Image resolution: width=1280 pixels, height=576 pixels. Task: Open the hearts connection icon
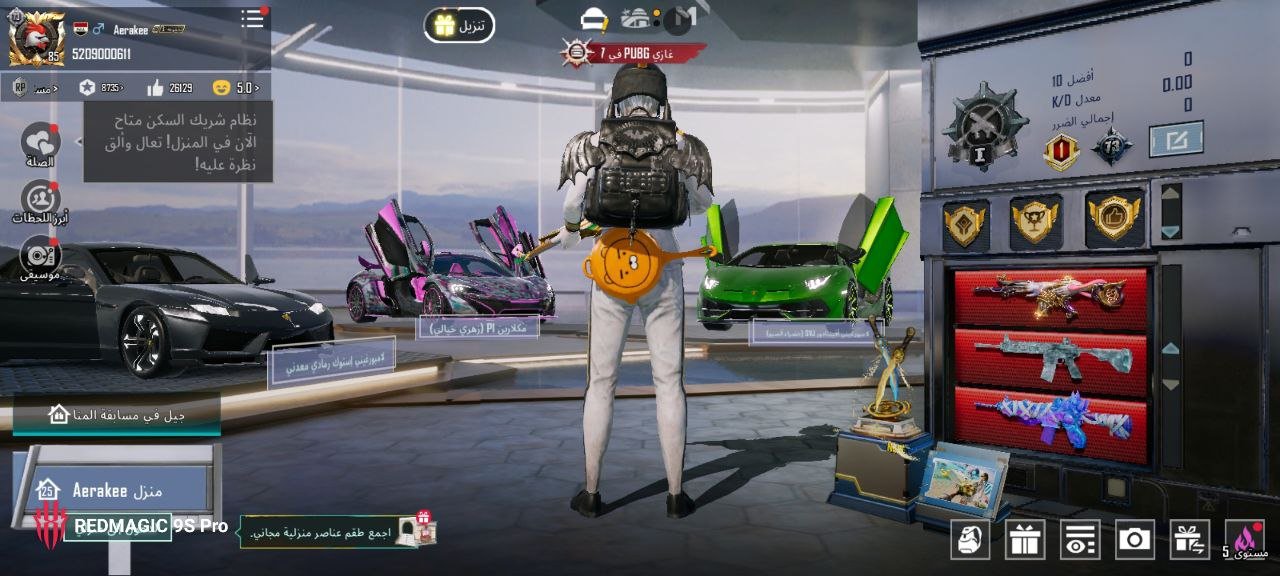tap(41, 142)
